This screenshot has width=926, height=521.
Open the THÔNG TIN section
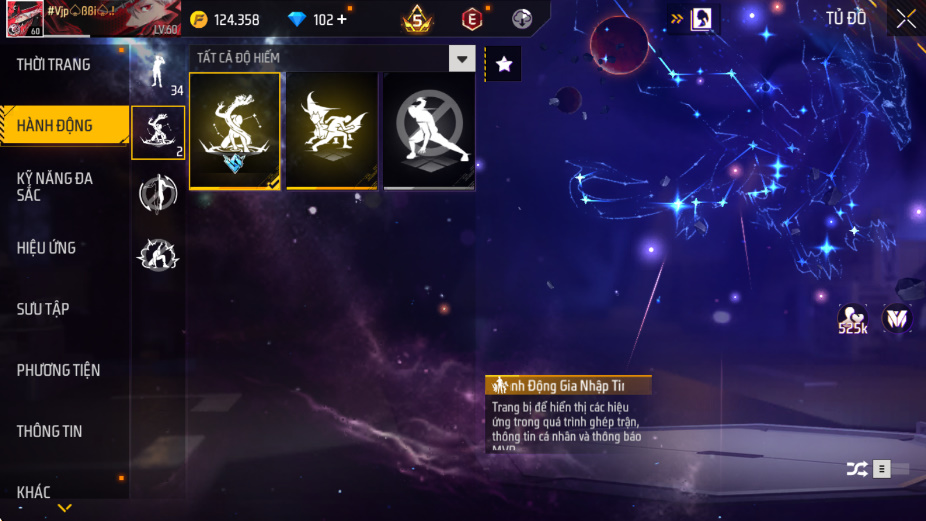pos(50,431)
